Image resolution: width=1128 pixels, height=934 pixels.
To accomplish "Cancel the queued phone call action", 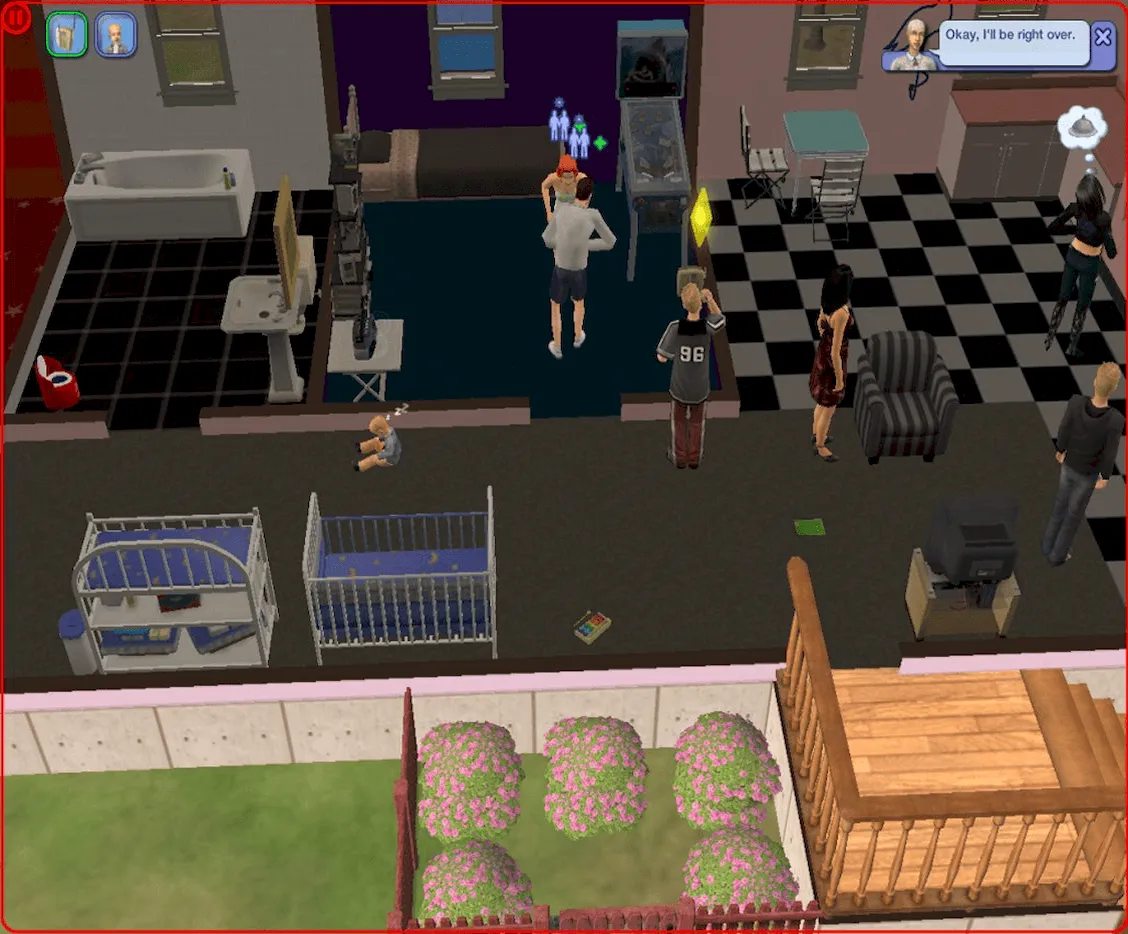I will [x=66, y=34].
